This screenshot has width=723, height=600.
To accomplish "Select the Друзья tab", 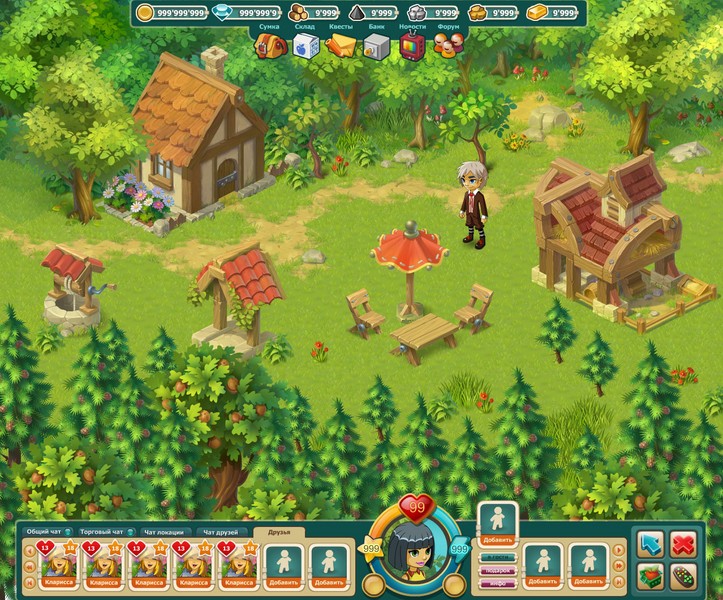I will [x=277, y=533].
